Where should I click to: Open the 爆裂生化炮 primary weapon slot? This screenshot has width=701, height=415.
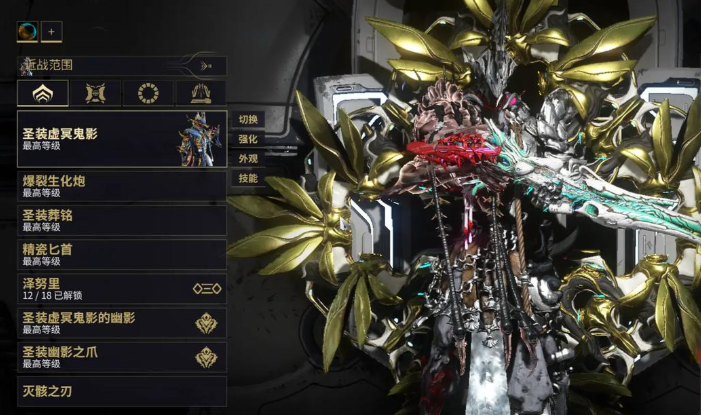pyautogui.click(x=120, y=186)
